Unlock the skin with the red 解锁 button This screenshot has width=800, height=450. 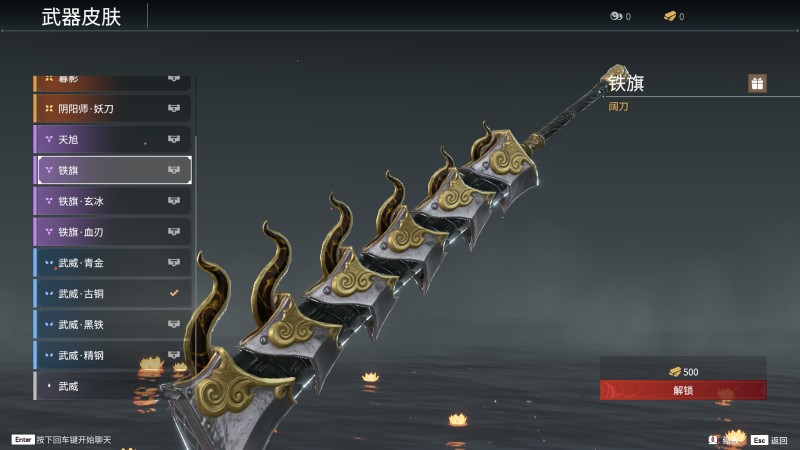683,390
